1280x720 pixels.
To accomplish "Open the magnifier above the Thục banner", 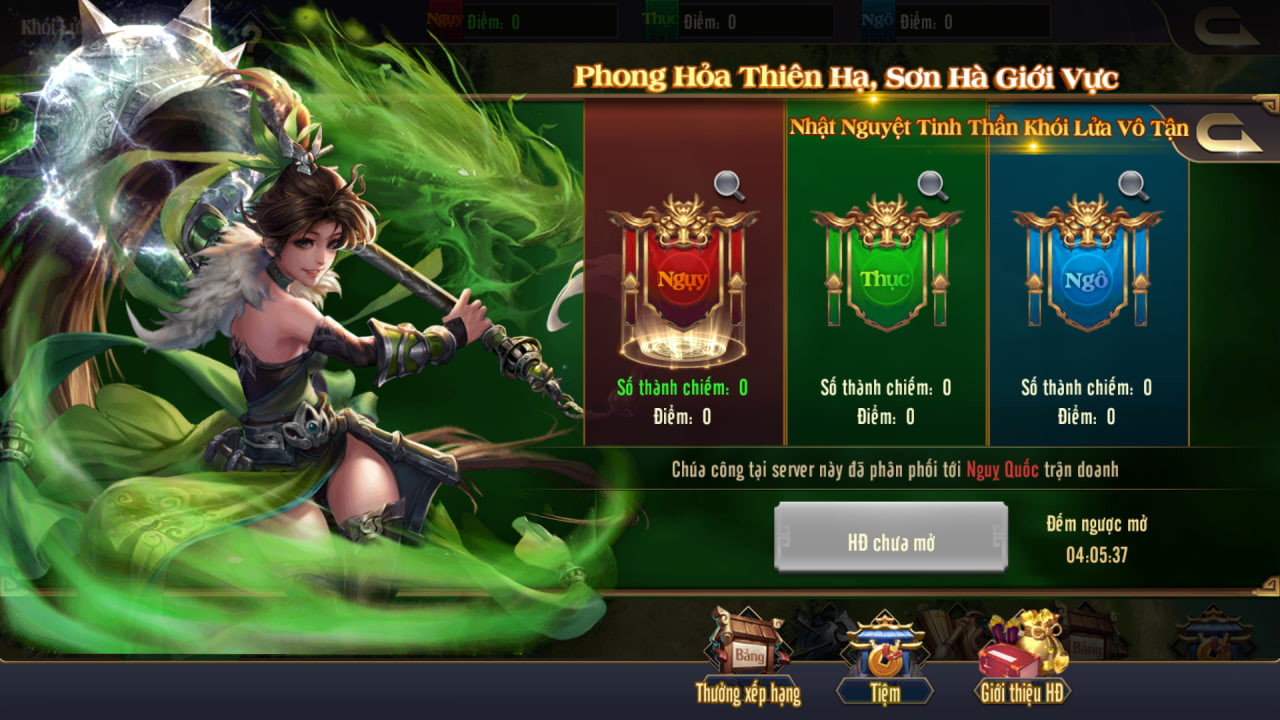I will coord(932,185).
